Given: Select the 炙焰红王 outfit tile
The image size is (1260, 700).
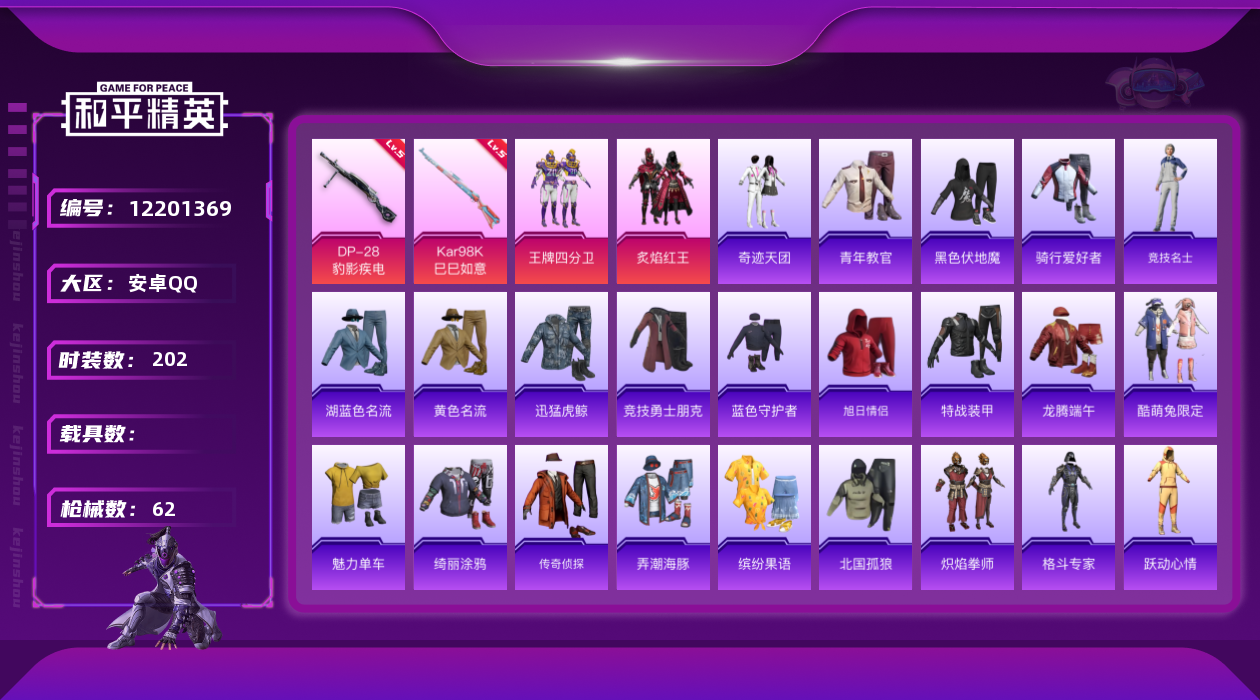Looking at the screenshot, I should [663, 211].
